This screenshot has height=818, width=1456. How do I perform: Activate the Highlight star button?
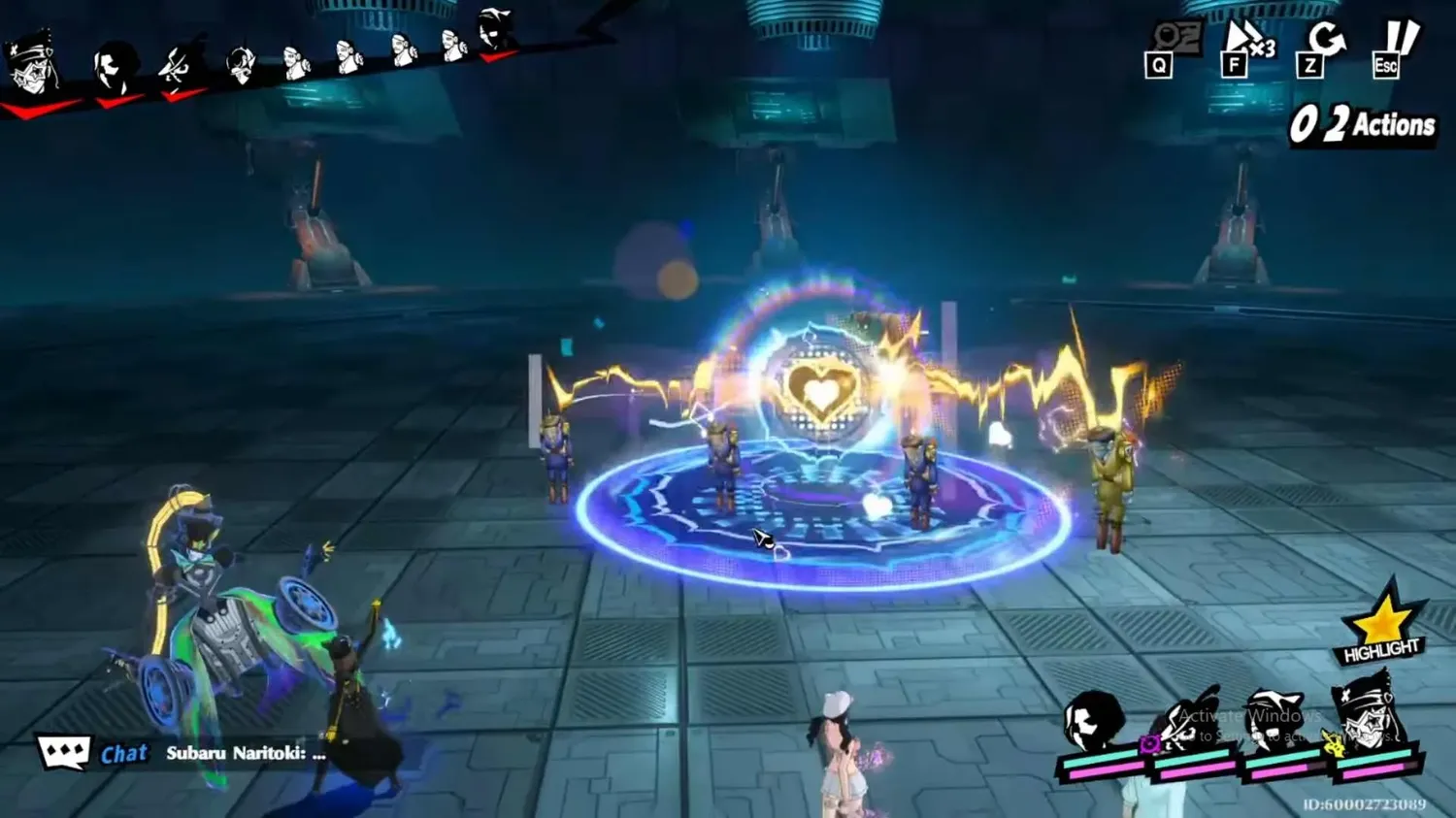pos(1381,627)
